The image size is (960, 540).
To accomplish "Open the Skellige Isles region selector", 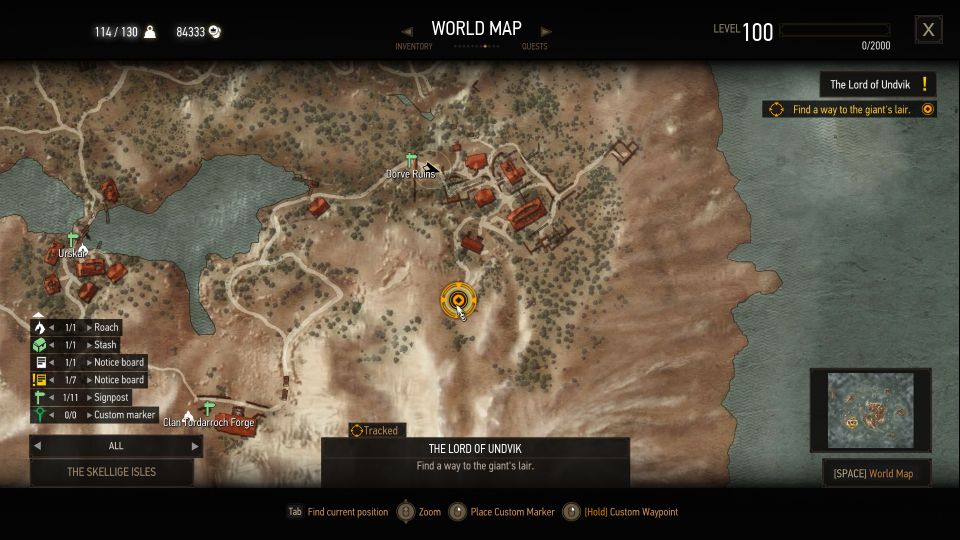I will pos(112,472).
